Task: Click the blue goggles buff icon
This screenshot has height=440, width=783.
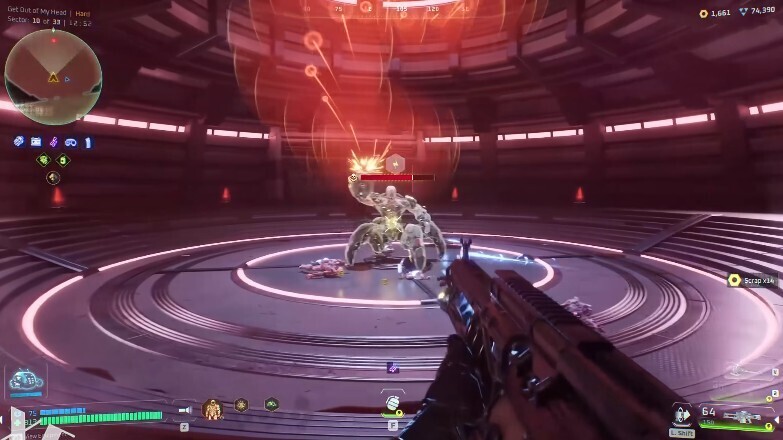Action: [70, 142]
